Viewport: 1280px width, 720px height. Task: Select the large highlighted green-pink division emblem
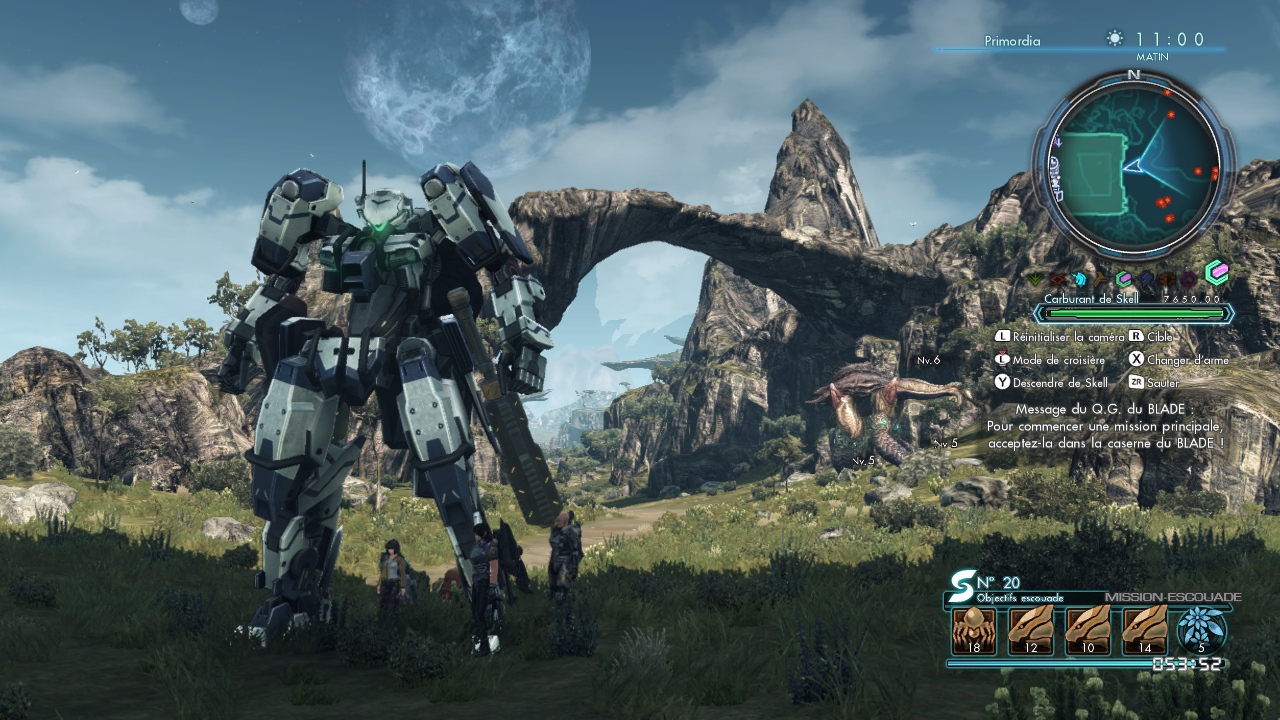coord(1216,273)
